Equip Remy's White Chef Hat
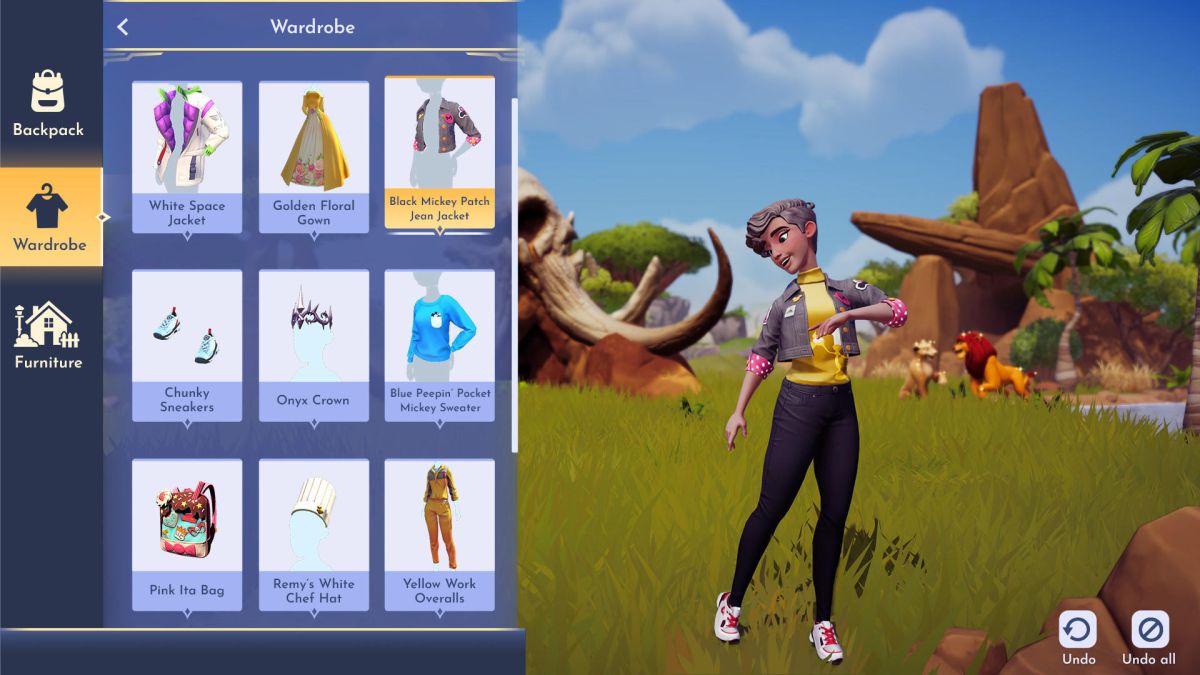Image resolution: width=1200 pixels, height=675 pixels. [x=313, y=533]
